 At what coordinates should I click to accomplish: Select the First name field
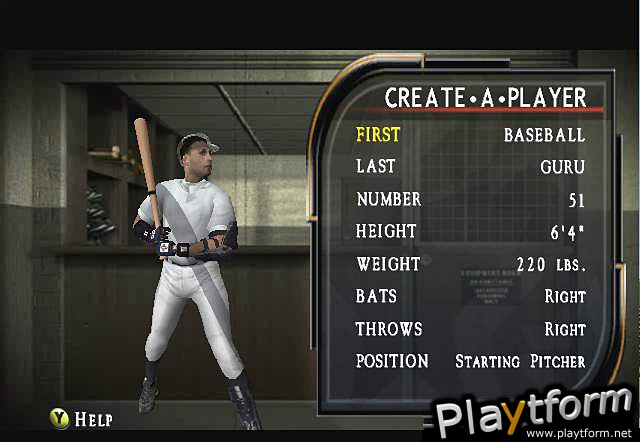tap(470, 135)
